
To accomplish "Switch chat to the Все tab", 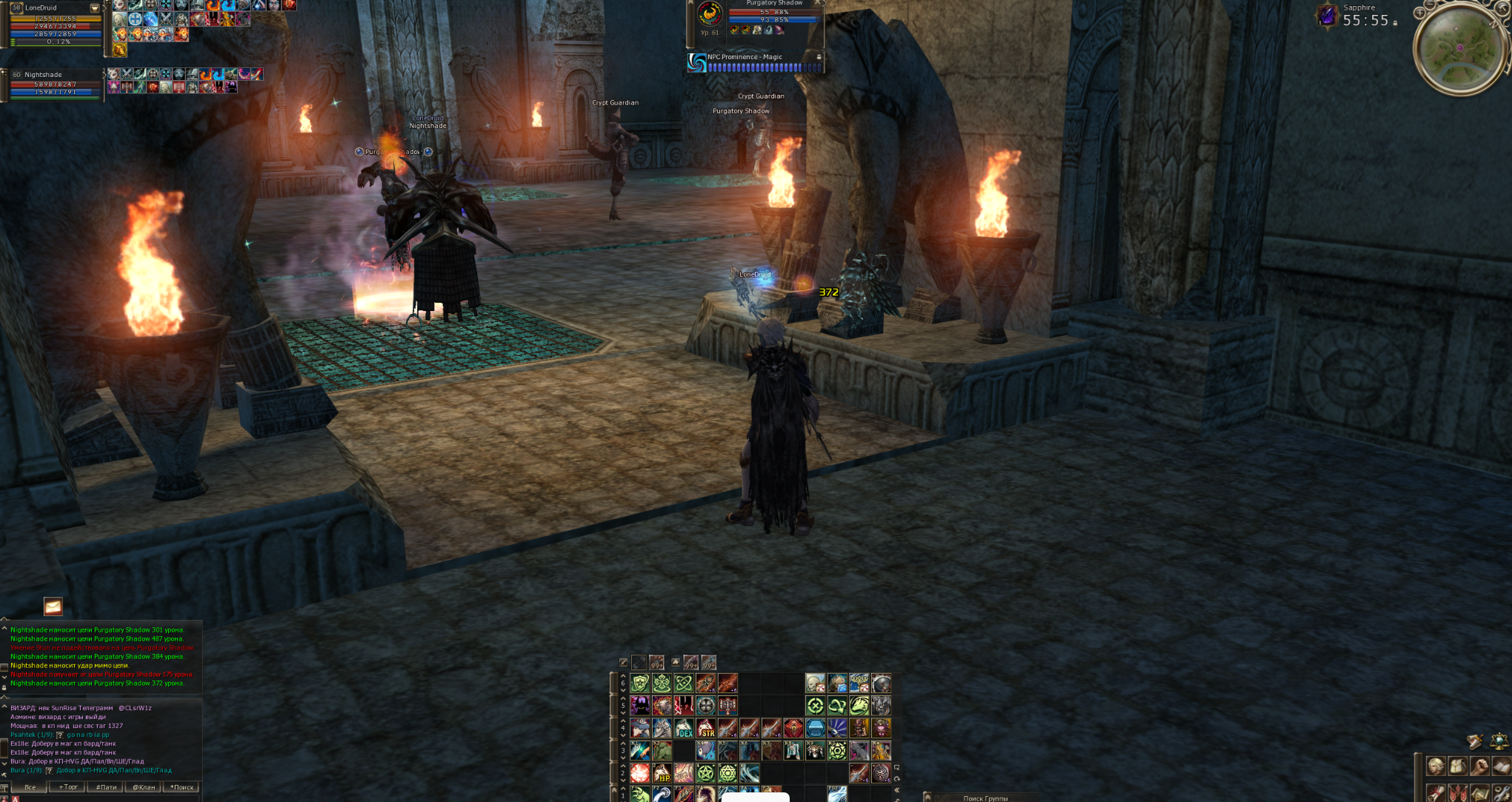I will tap(30, 787).
